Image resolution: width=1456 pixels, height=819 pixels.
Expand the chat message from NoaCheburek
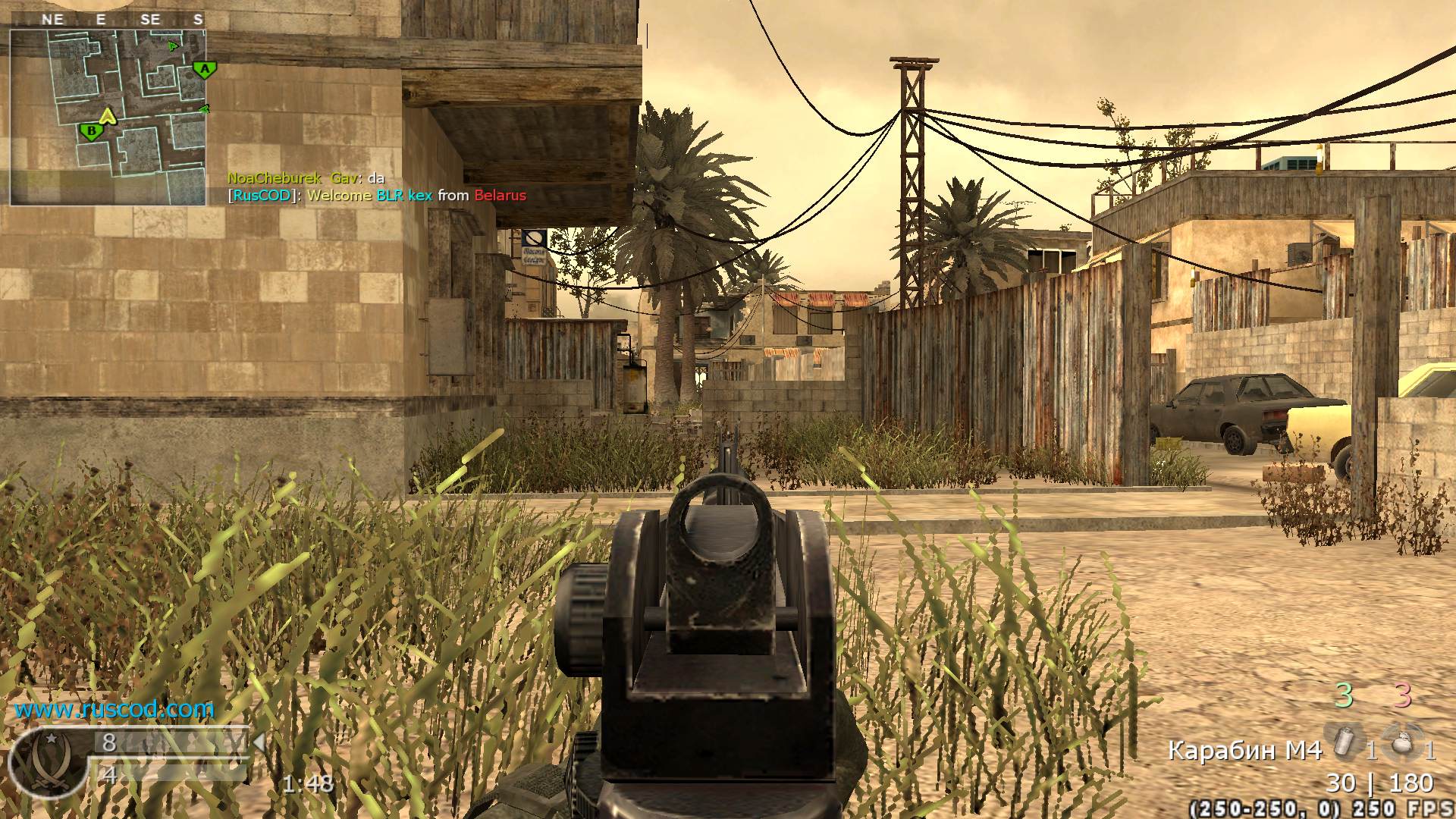click(307, 177)
